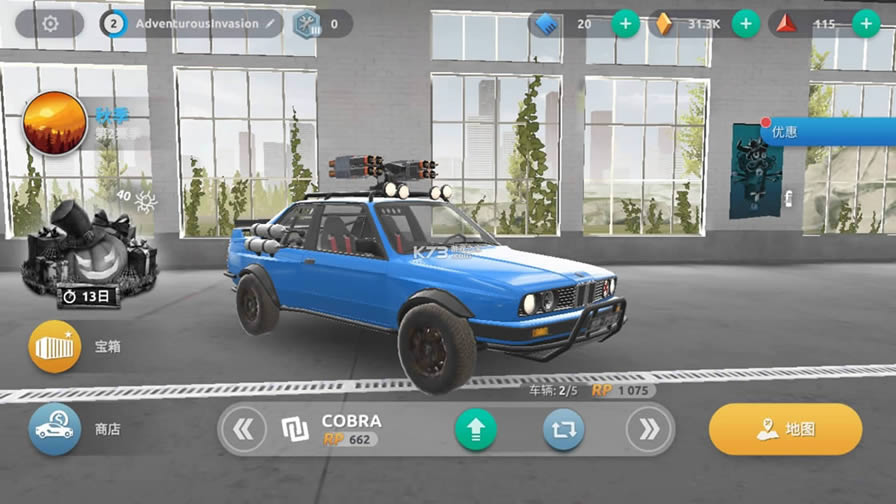Screen dimensions: 896x504
Task: Upgrade the COBRA with green arrow
Action: (x=475, y=430)
